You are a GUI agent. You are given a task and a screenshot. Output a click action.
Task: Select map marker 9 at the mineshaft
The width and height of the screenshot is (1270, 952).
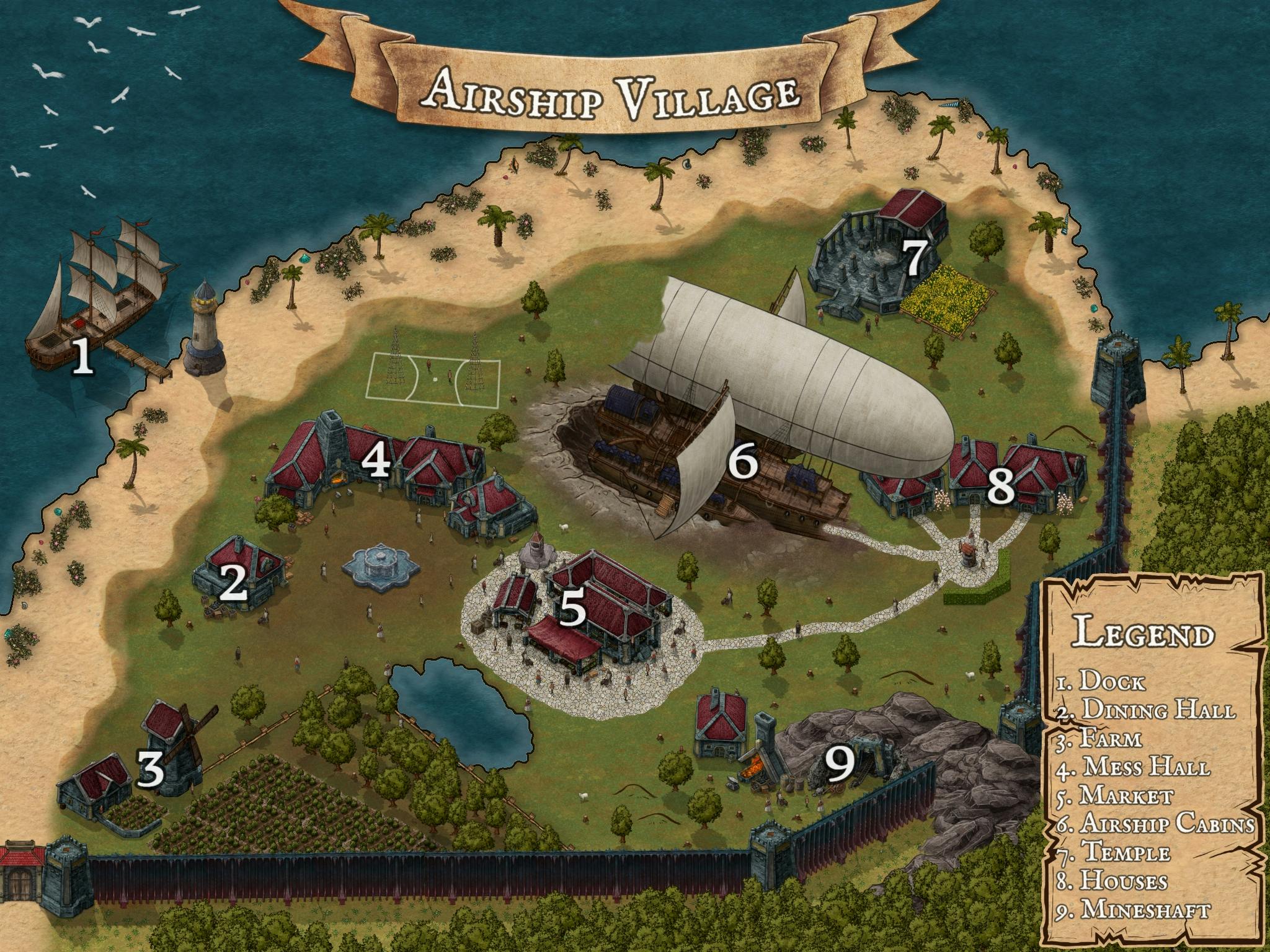click(843, 766)
